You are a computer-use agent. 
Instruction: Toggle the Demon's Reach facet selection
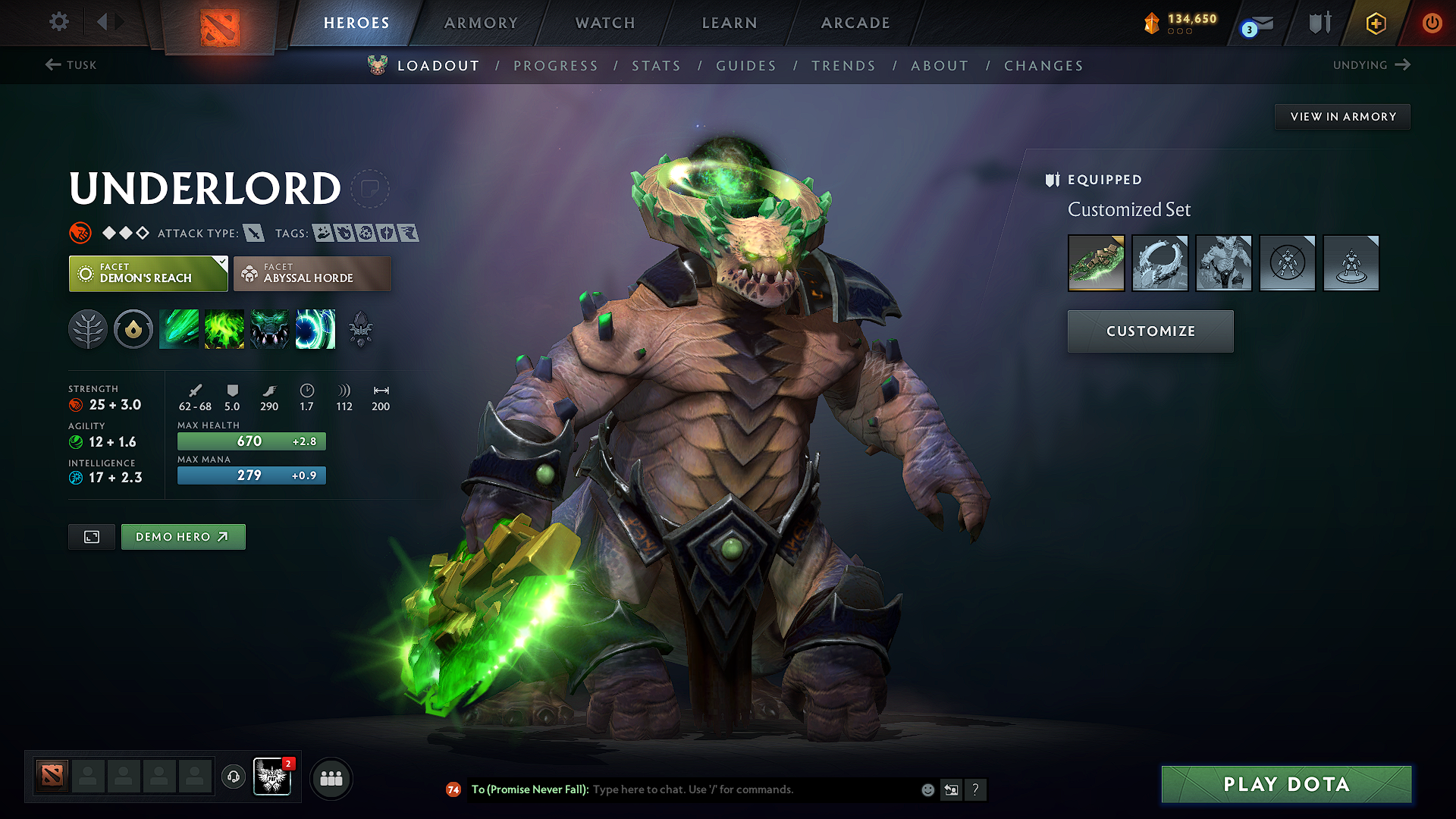[x=146, y=273]
